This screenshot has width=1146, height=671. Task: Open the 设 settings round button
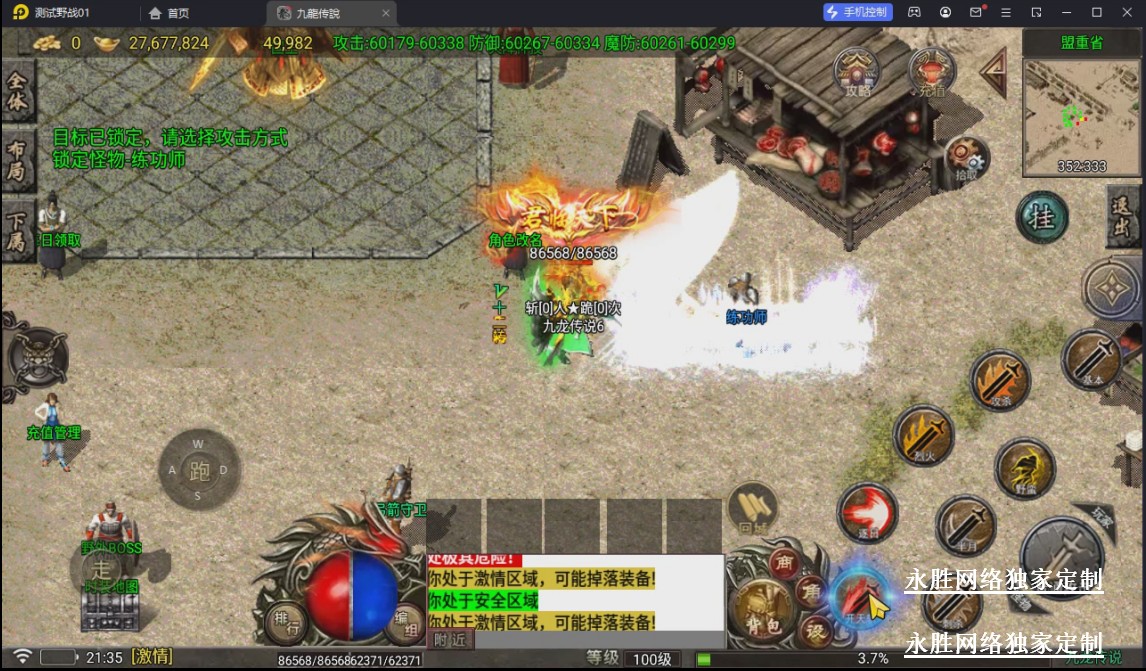pos(816,631)
